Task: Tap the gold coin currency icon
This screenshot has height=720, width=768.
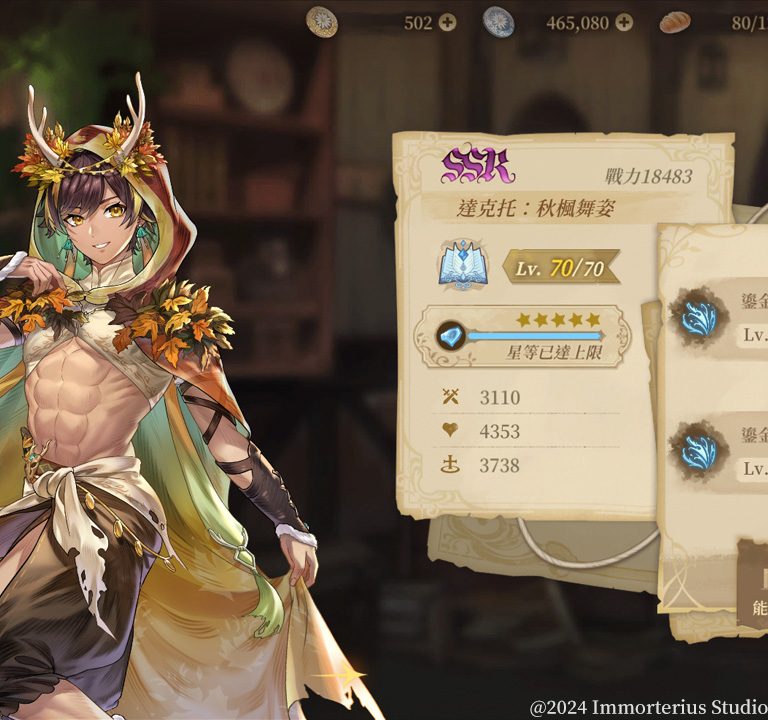Action: click(x=321, y=21)
